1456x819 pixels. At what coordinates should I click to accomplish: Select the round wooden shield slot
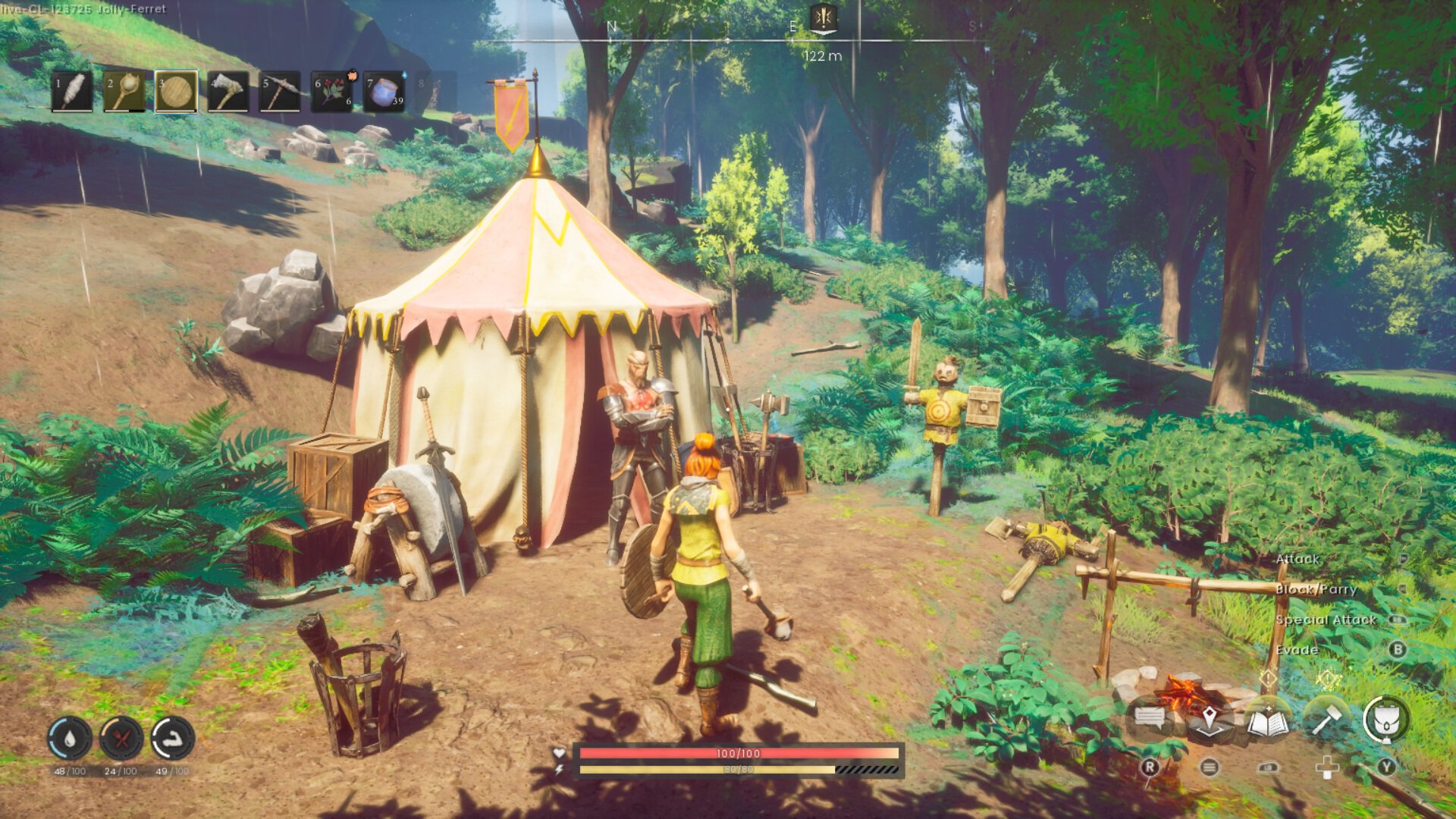pos(176,92)
